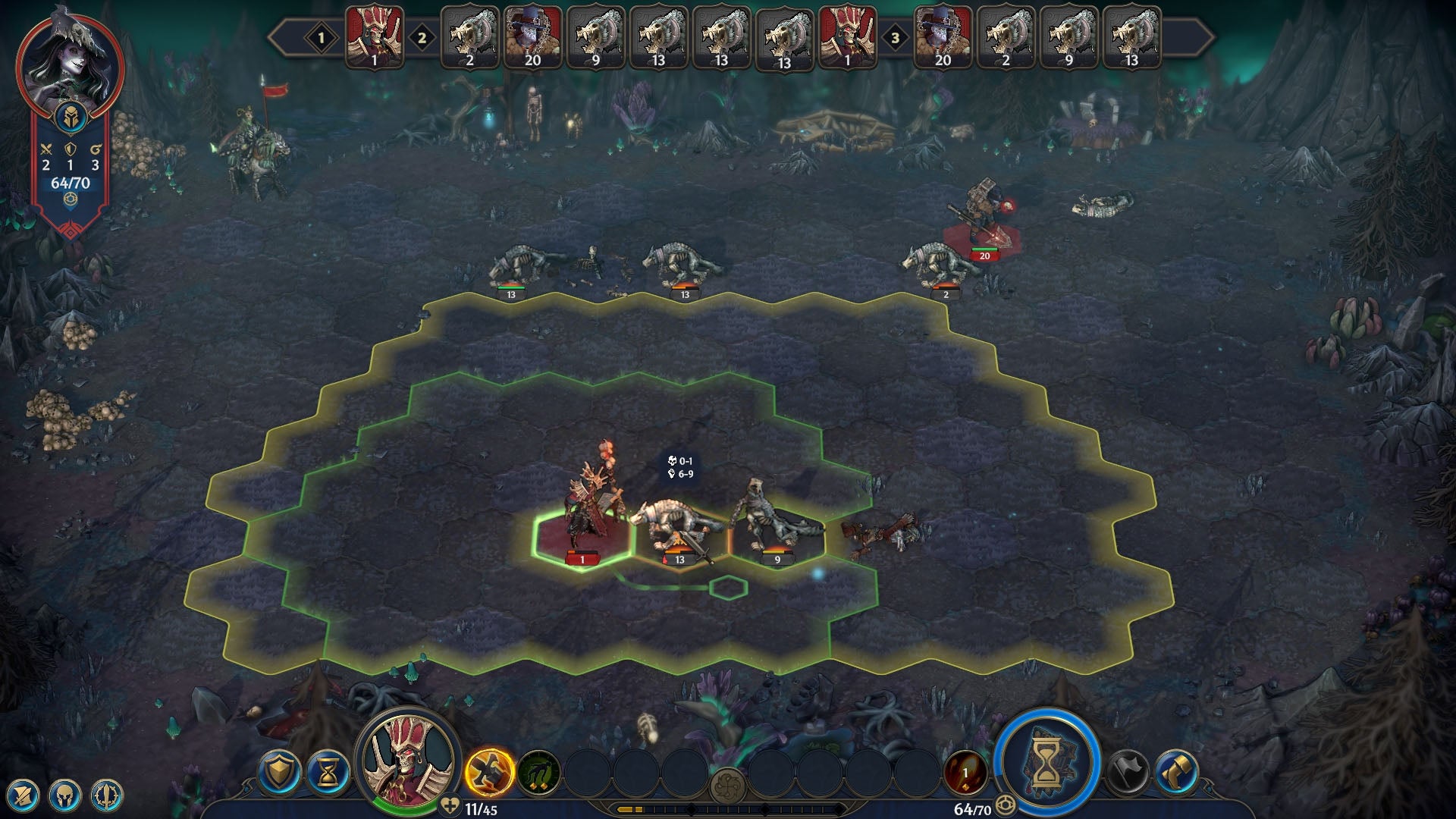Toggle the sword-in-wreath auto-battle button
1456x819 pixels.
[x=107, y=795]
